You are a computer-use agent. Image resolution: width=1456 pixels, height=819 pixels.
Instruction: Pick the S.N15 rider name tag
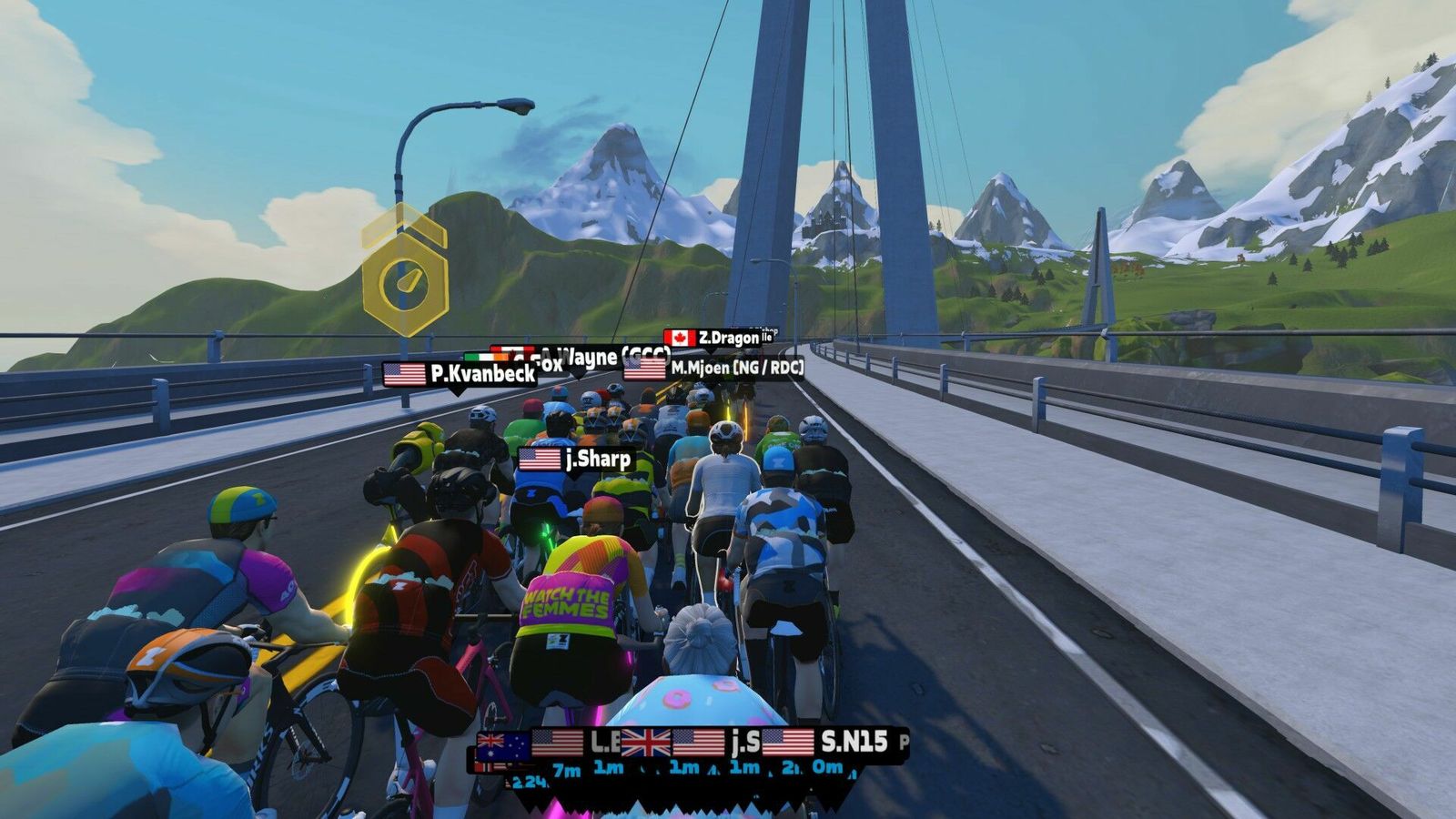825,742
